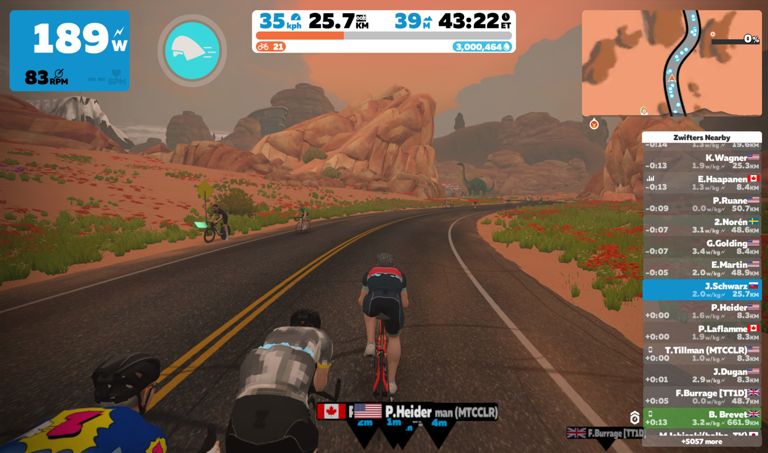
Task: Pick P.Heider in Zwifters Nearby list
Action: pos(702,311)
